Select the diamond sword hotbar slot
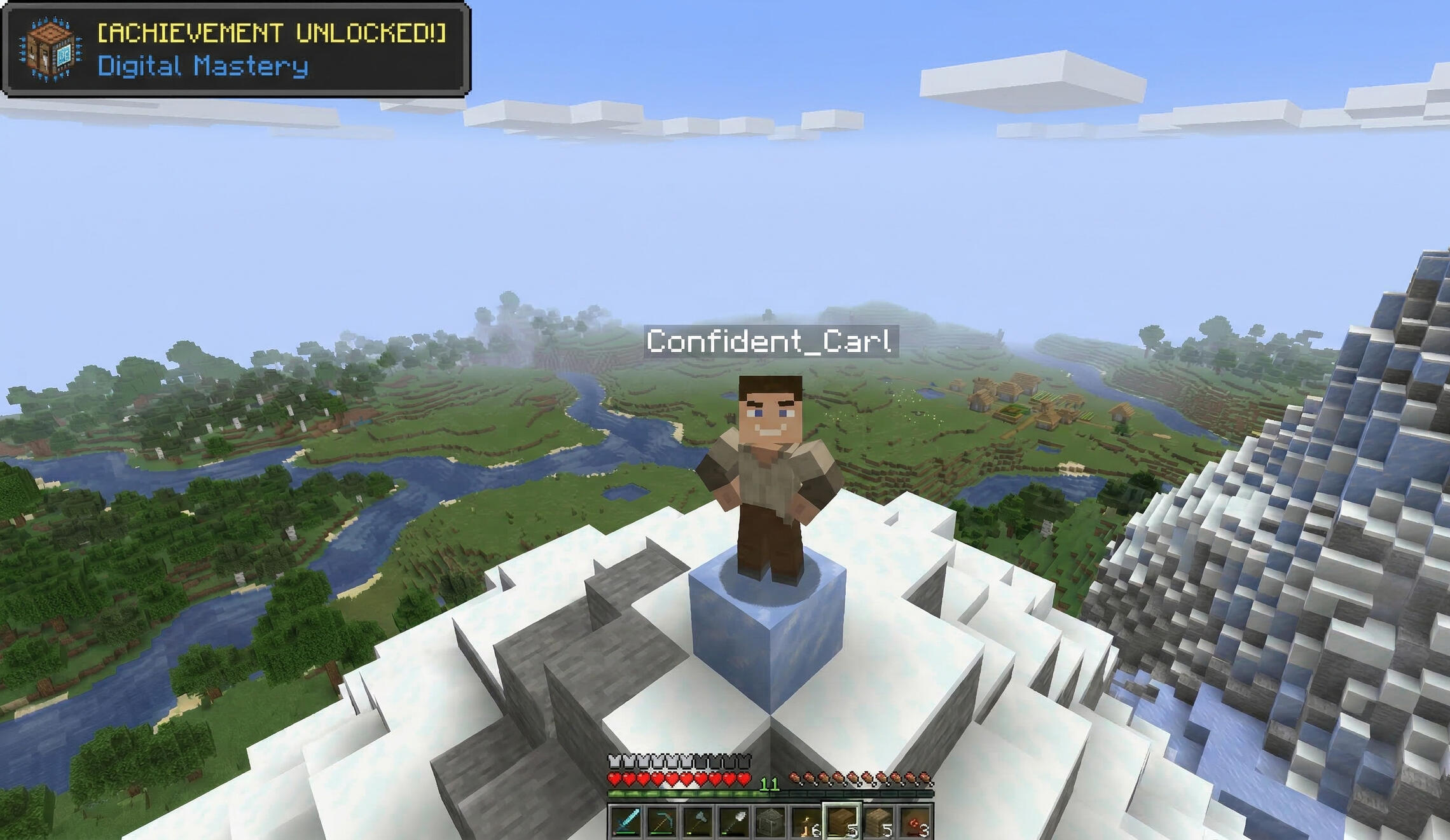The image size is (1450, 840). (x=626, y=823)
